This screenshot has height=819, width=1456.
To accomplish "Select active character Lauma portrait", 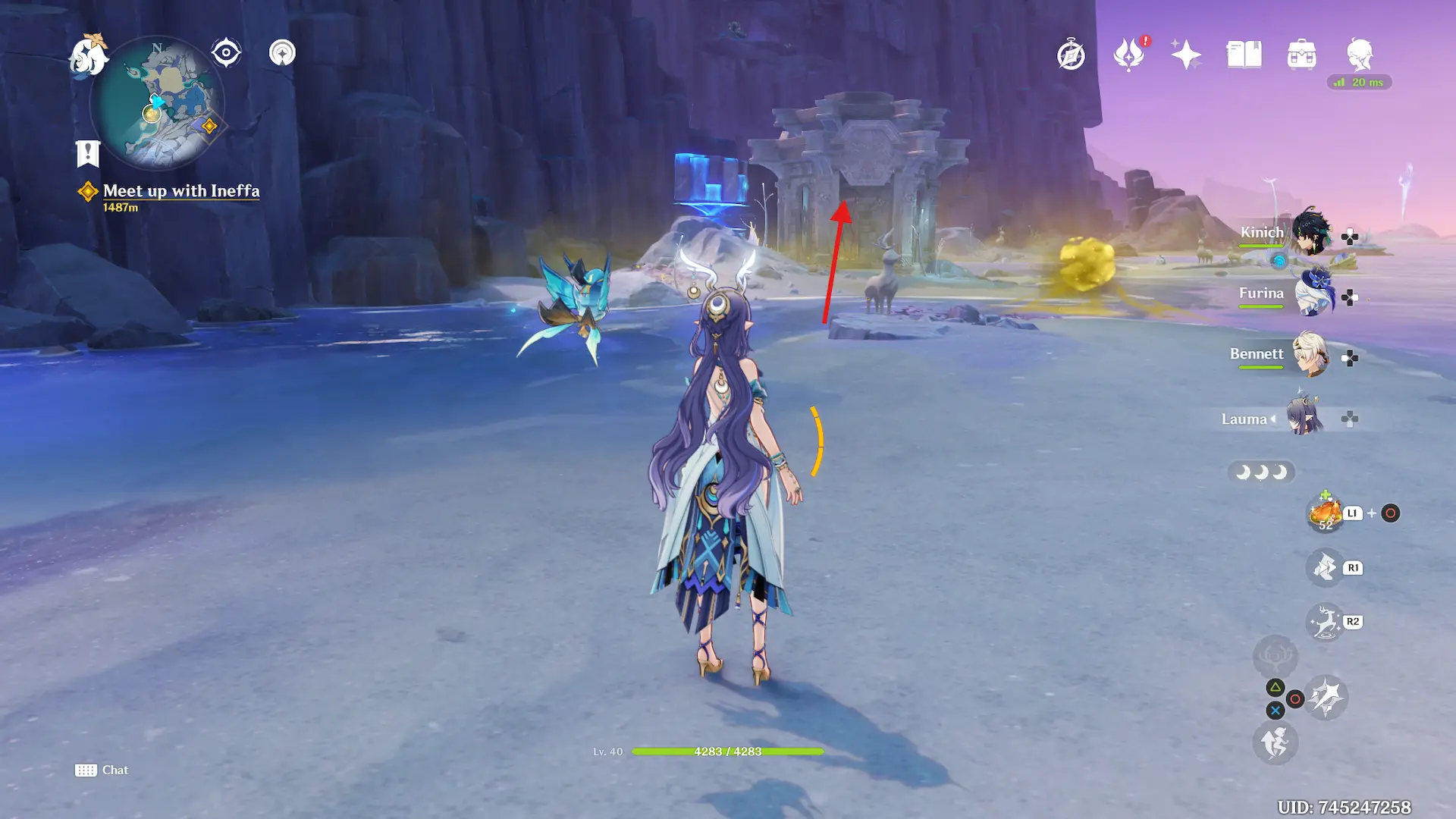I will [x=1304, y=418].
